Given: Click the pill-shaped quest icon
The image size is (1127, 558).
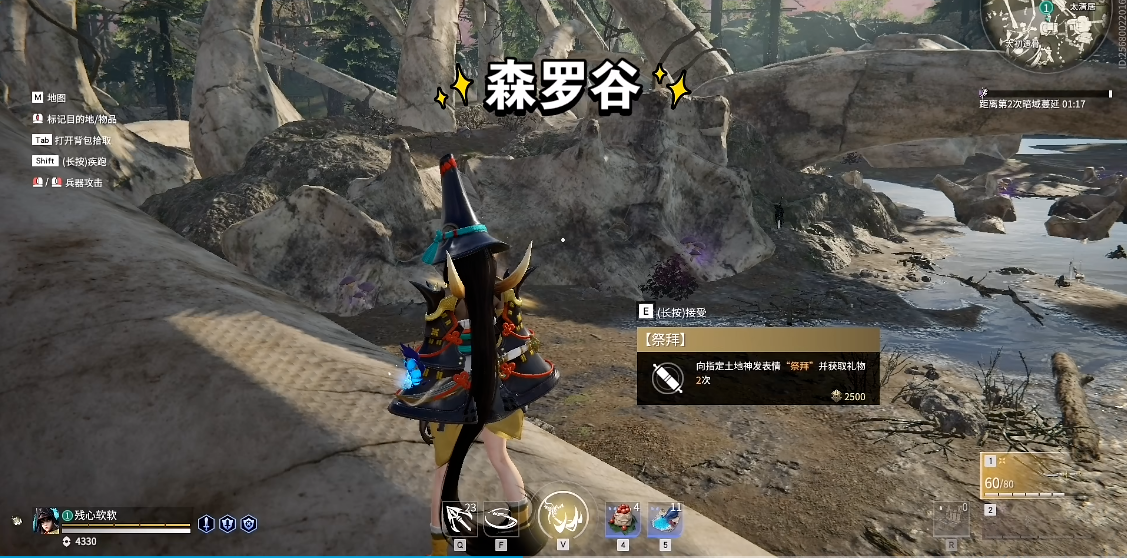Looking at the screenshot, I should click(667, 378).
